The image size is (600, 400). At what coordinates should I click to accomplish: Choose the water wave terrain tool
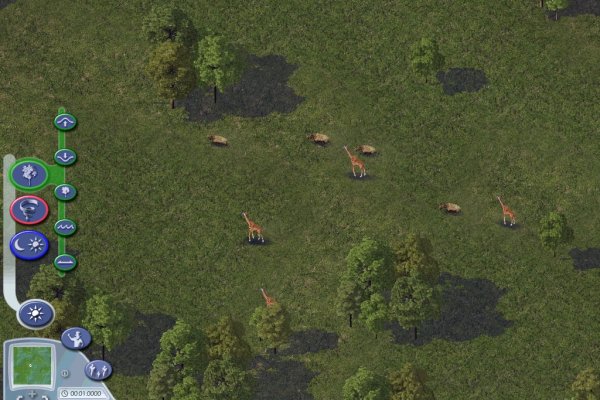pos(65,227)
